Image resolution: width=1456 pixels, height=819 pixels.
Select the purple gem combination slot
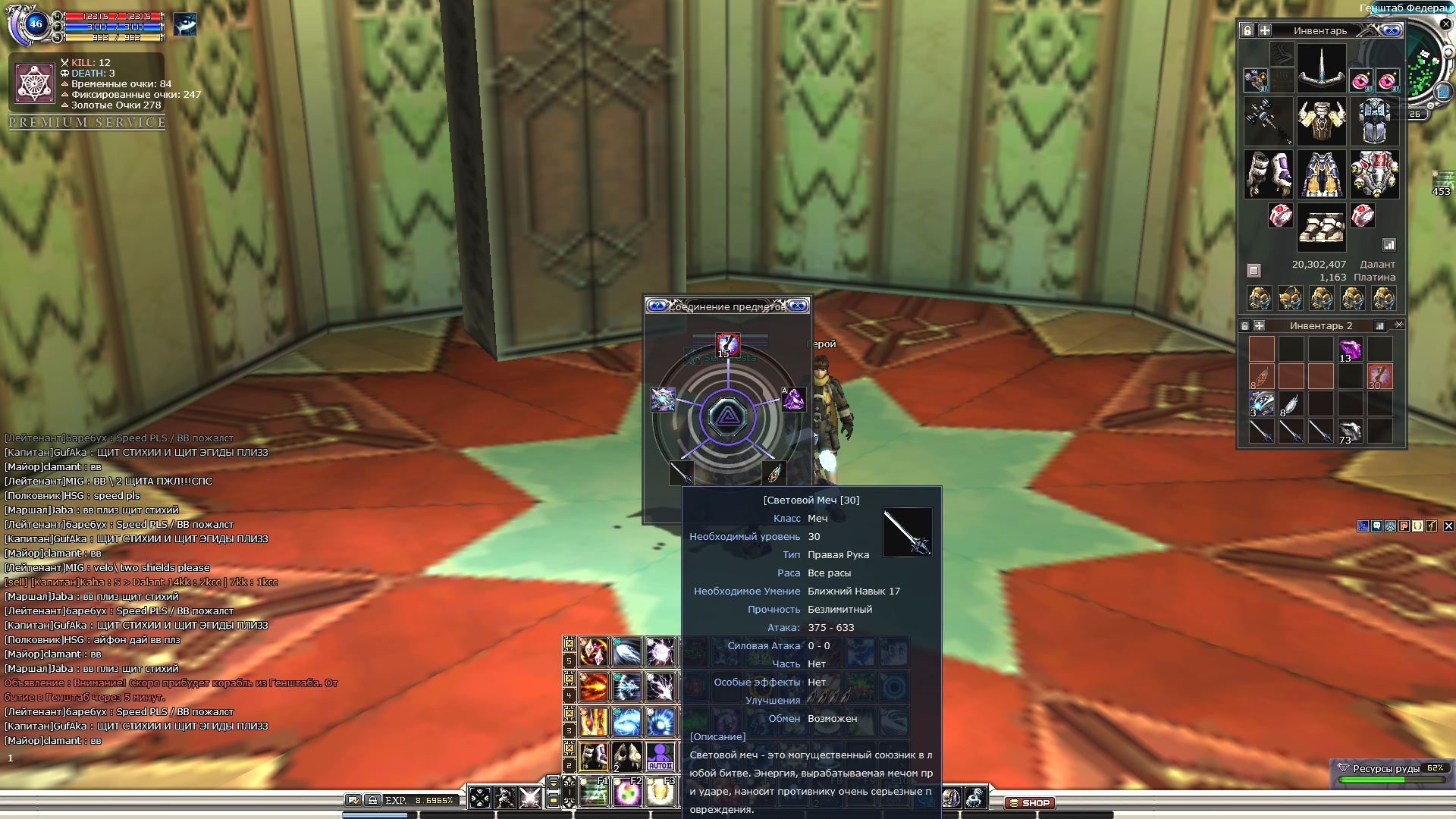coord(793,399)
